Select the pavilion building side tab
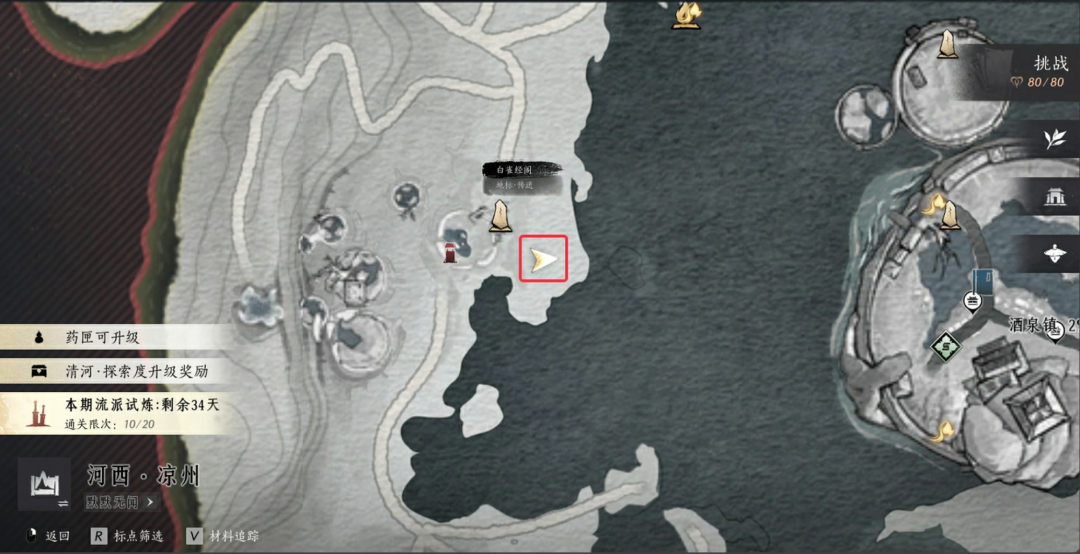 [1055, 197]
